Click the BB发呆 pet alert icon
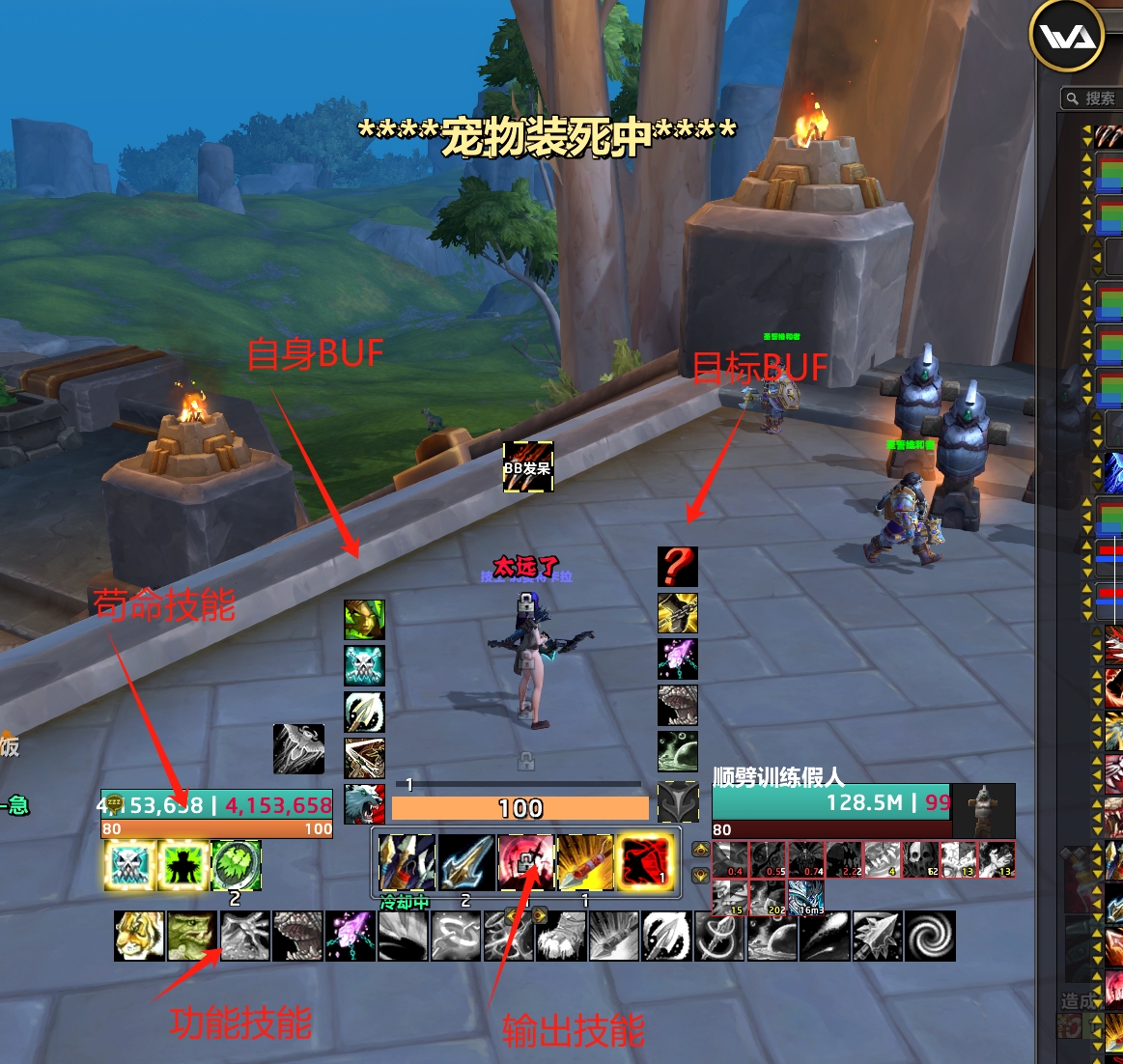1123x1064 pixels. click(528, 467)
